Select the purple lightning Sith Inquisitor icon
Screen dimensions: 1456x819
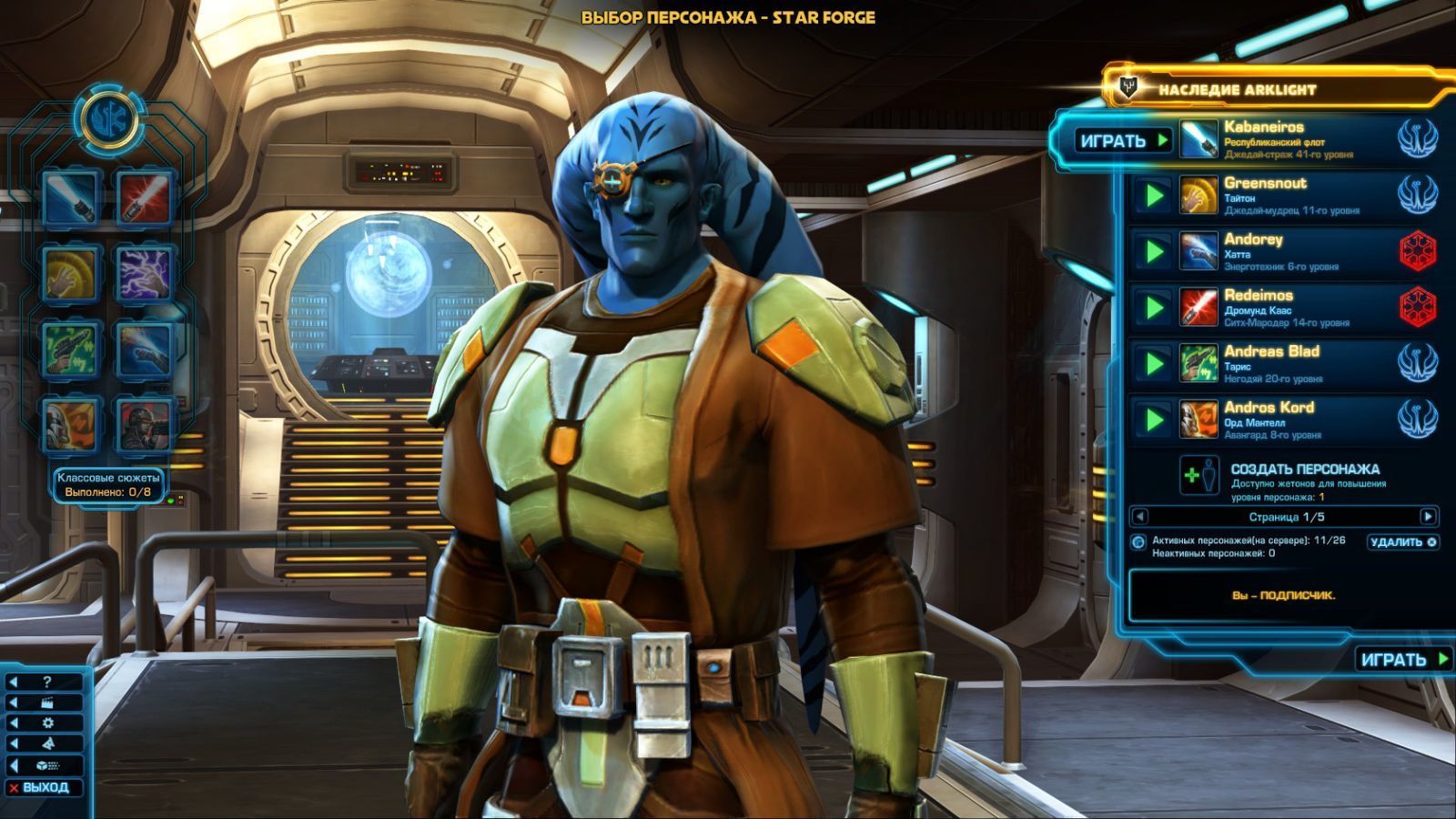pos(145,274)
